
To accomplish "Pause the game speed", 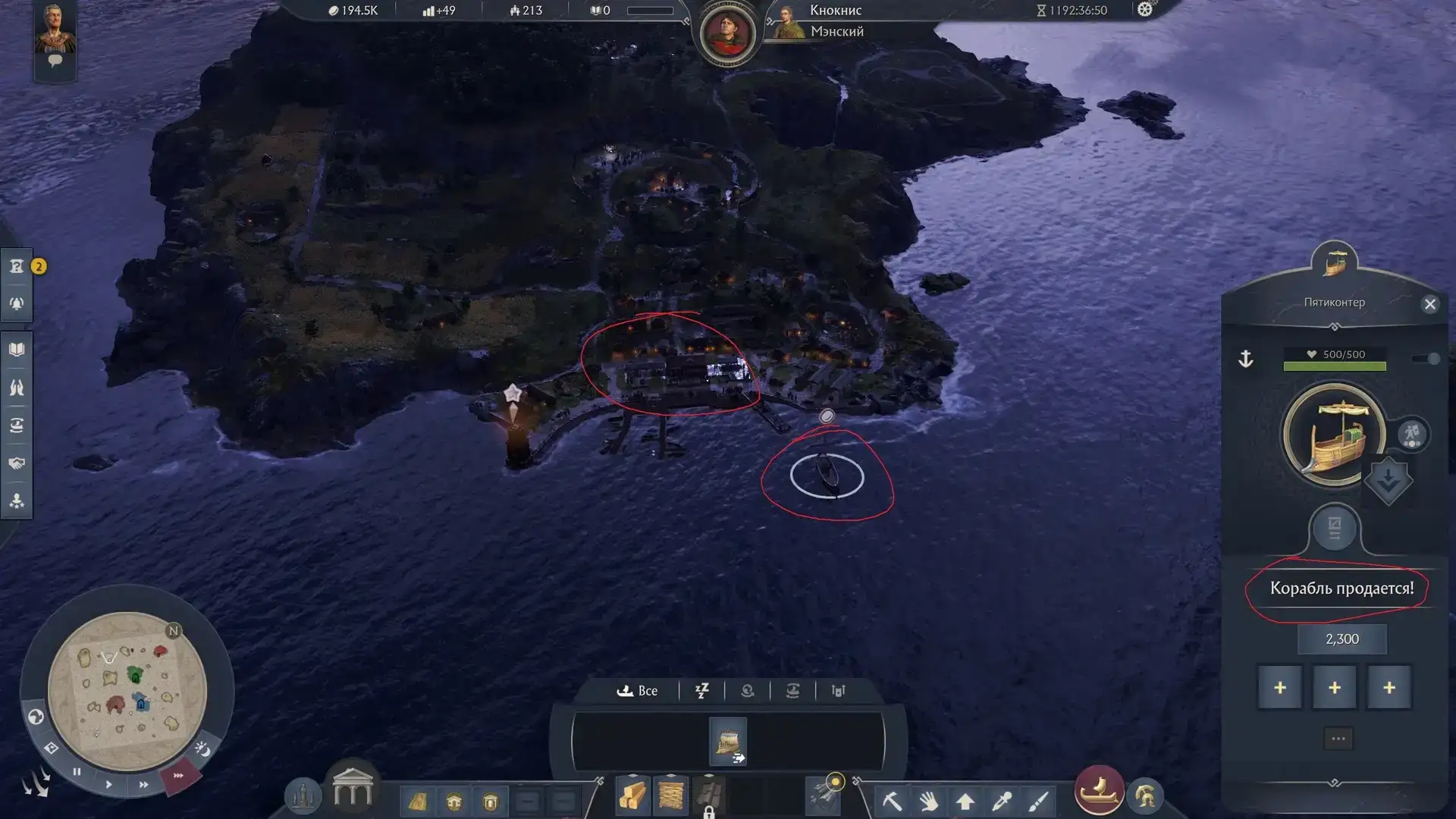I will pos(77,772).
